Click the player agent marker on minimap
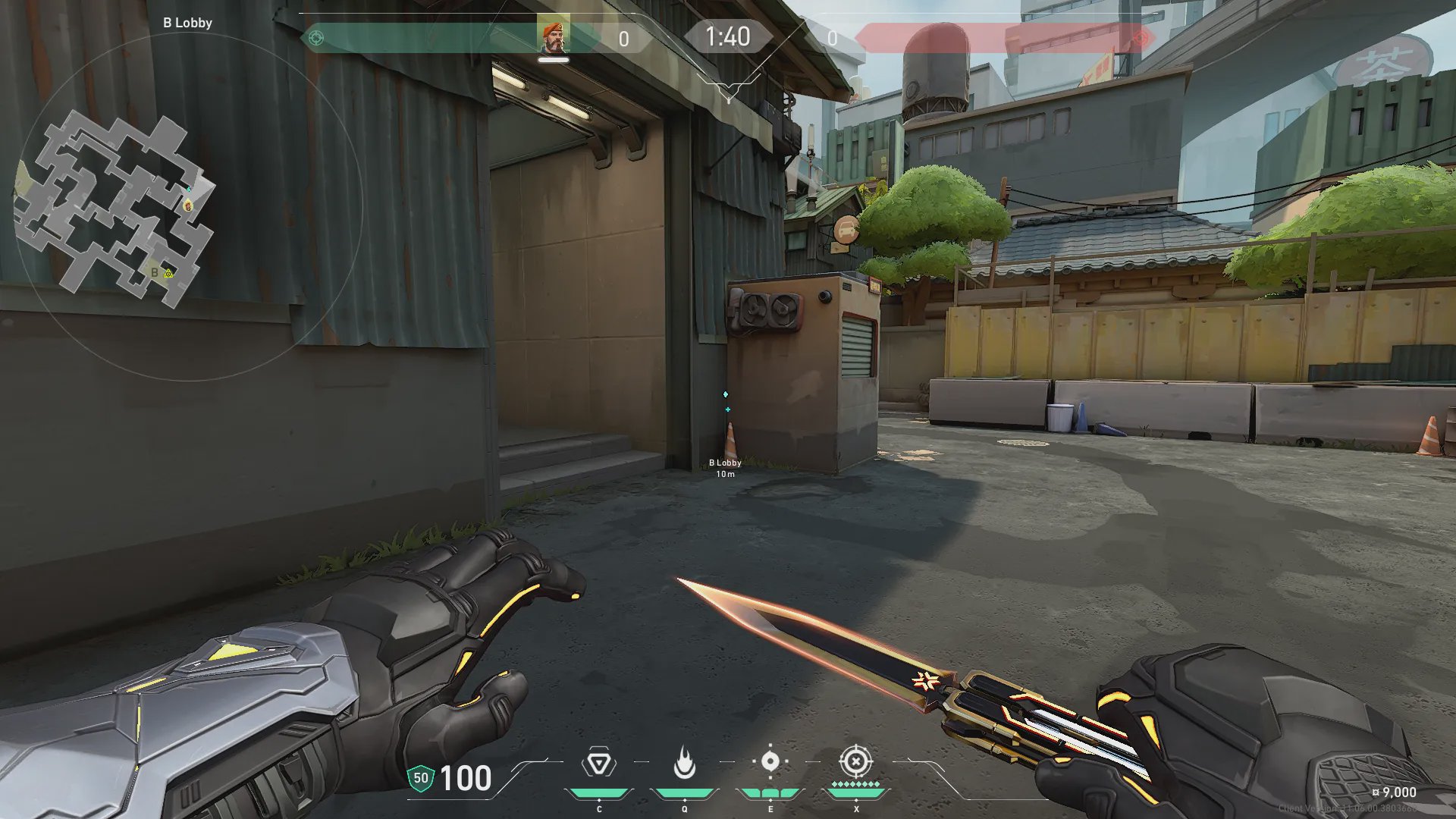The image size is (1456, 819). pyautogui.click(x=188, y=205)
